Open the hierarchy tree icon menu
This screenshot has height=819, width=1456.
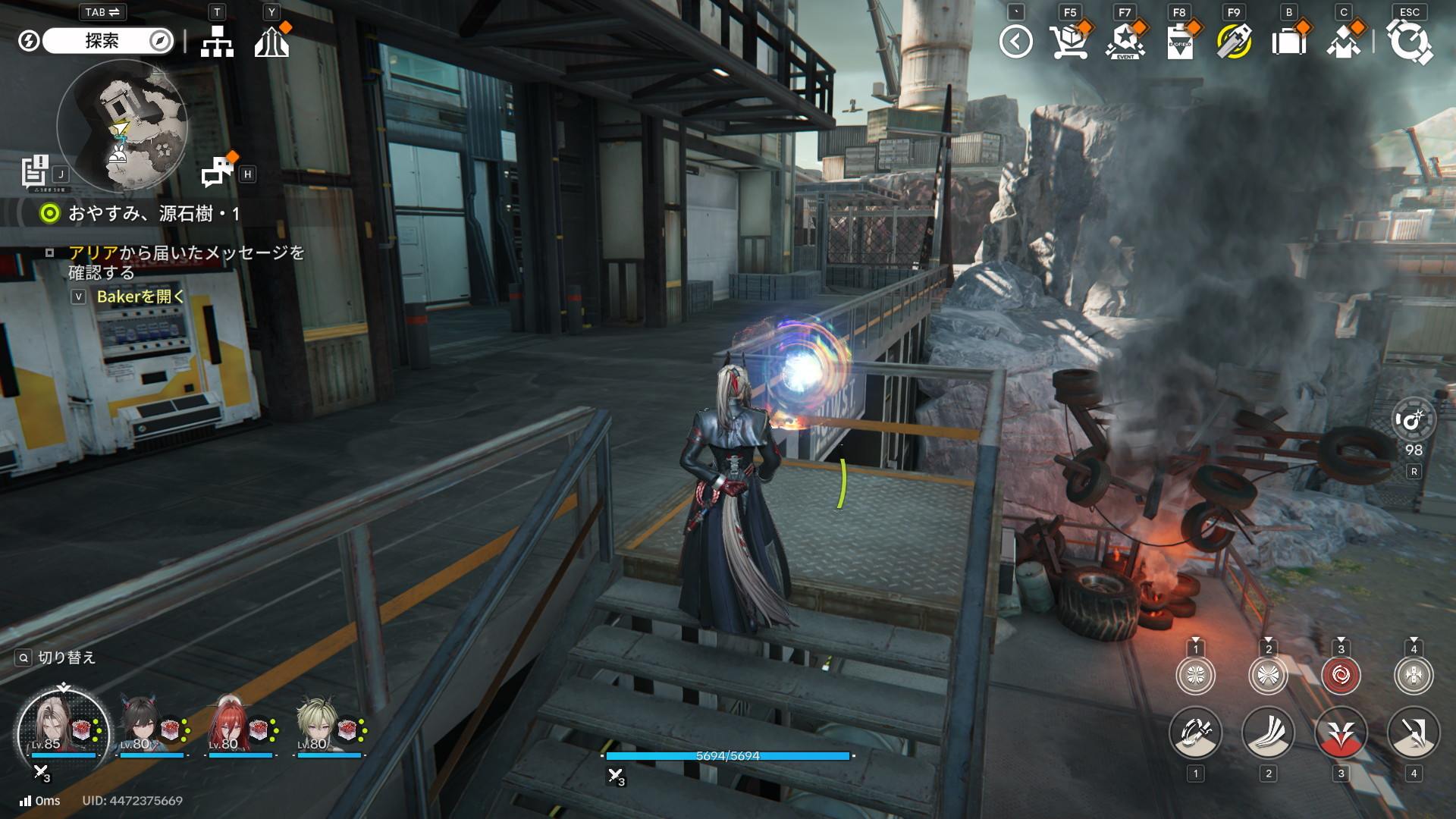click(x=217, y=42)
